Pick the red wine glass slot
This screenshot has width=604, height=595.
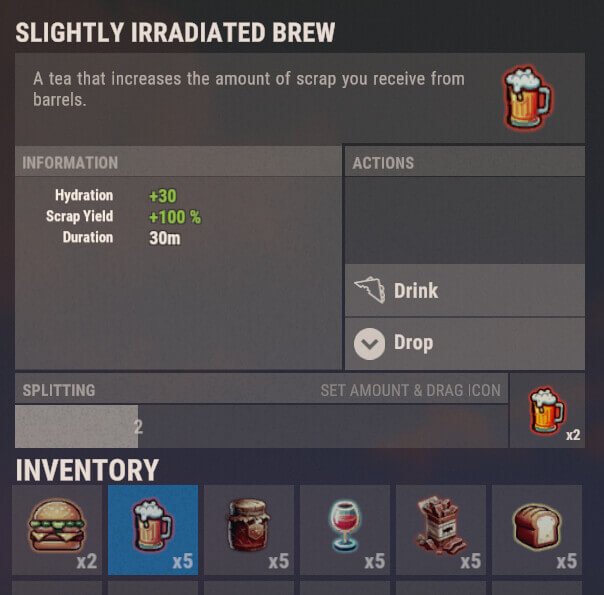(x=345, y=529)
